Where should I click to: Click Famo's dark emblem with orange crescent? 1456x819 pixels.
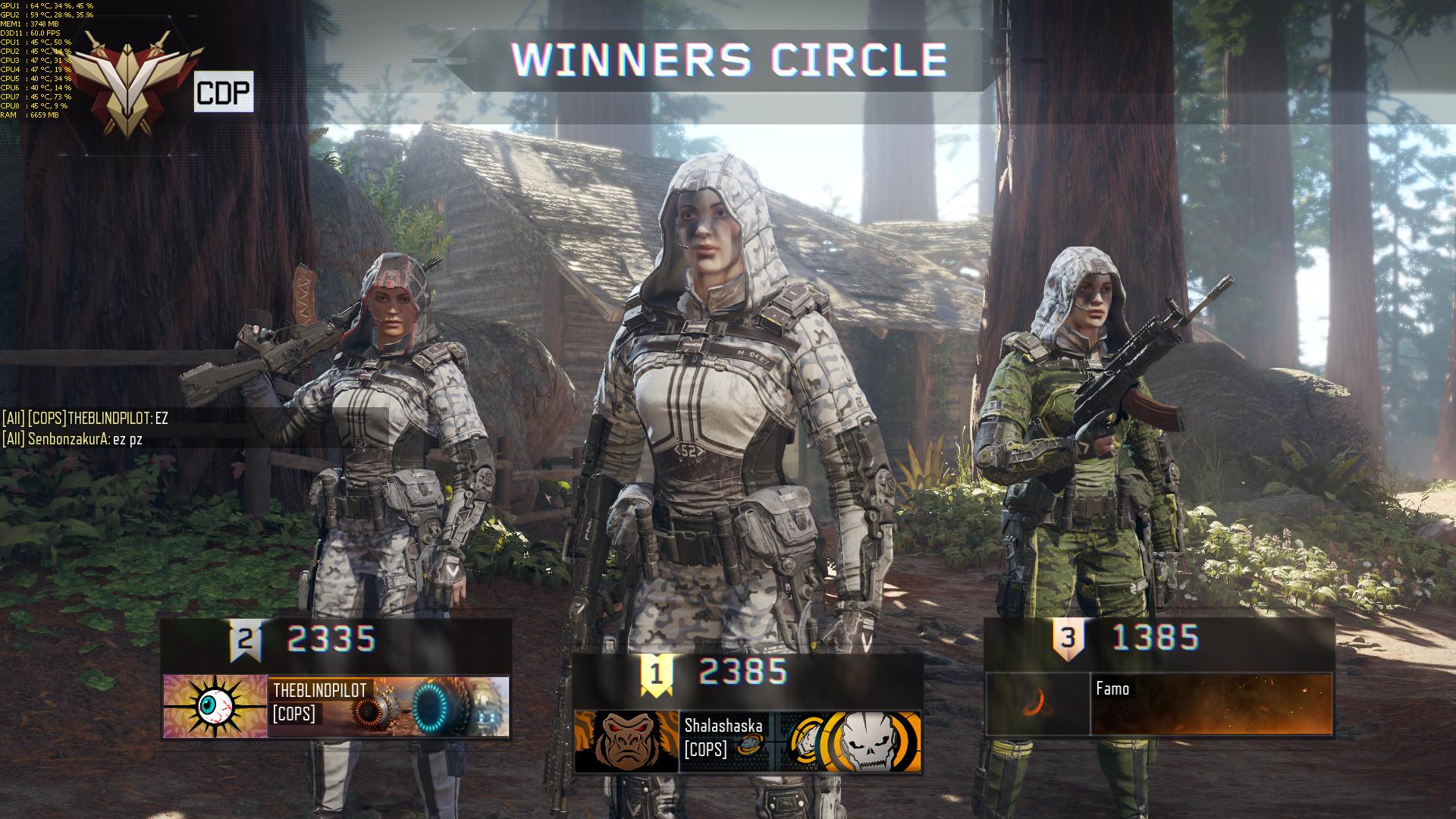pyautogui.click(x=1037, y=704)
